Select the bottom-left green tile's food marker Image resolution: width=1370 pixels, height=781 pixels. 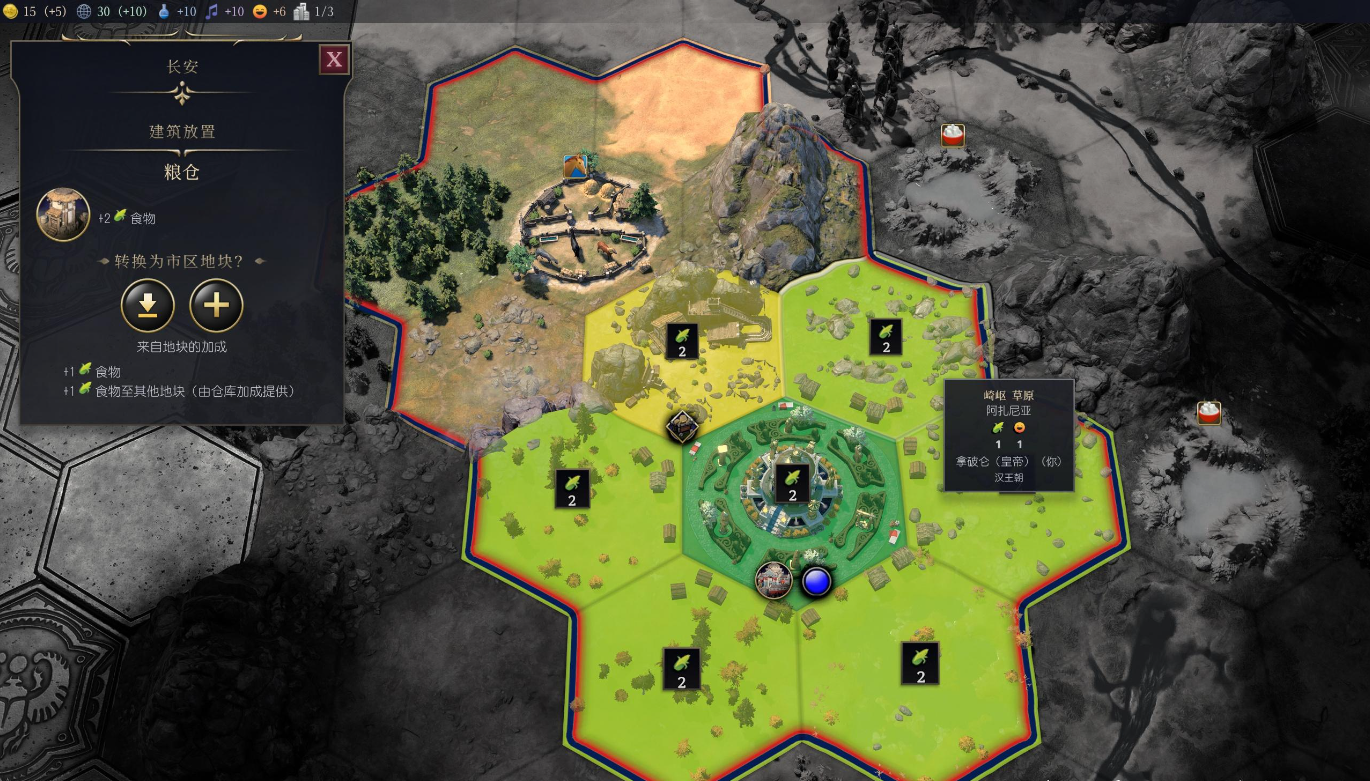tap(681, 669)
